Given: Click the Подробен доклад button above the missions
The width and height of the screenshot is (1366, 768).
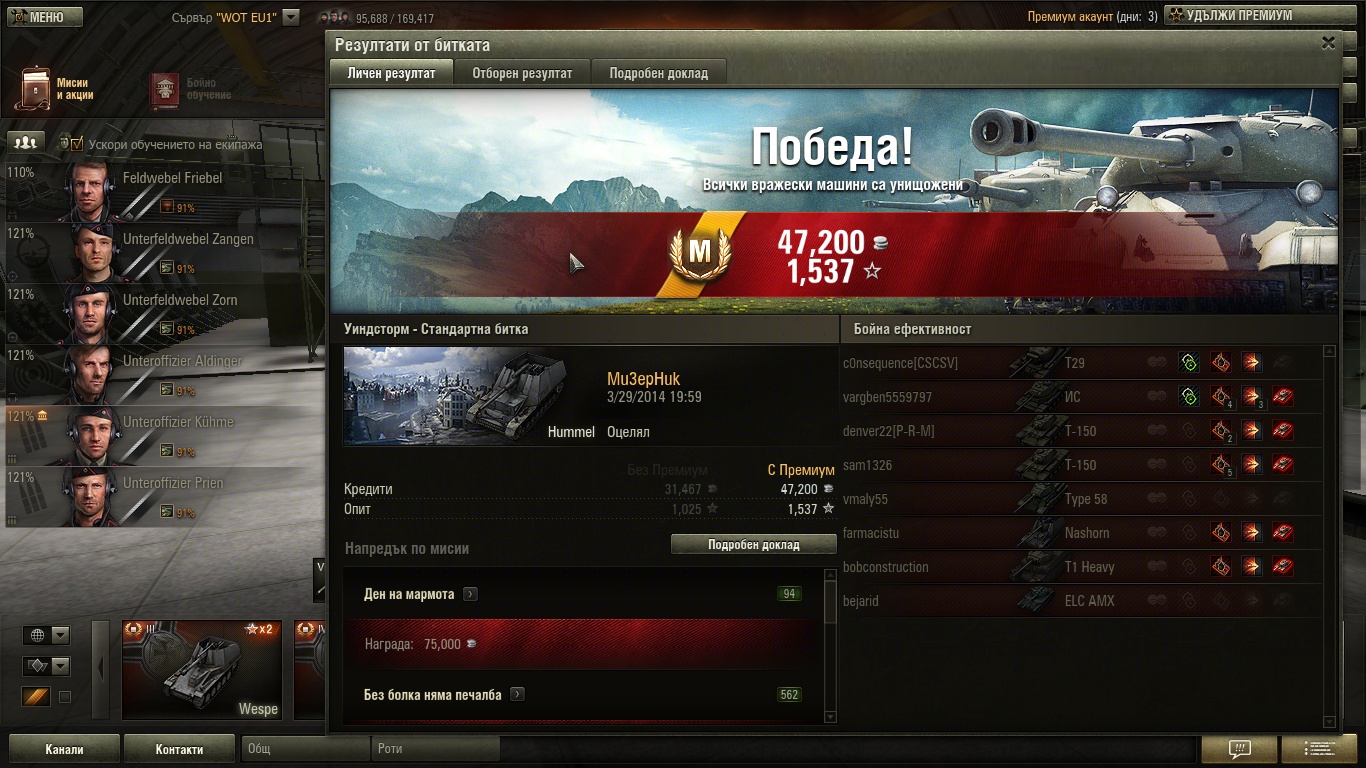Looking at the screenshot, I should 753,545.
